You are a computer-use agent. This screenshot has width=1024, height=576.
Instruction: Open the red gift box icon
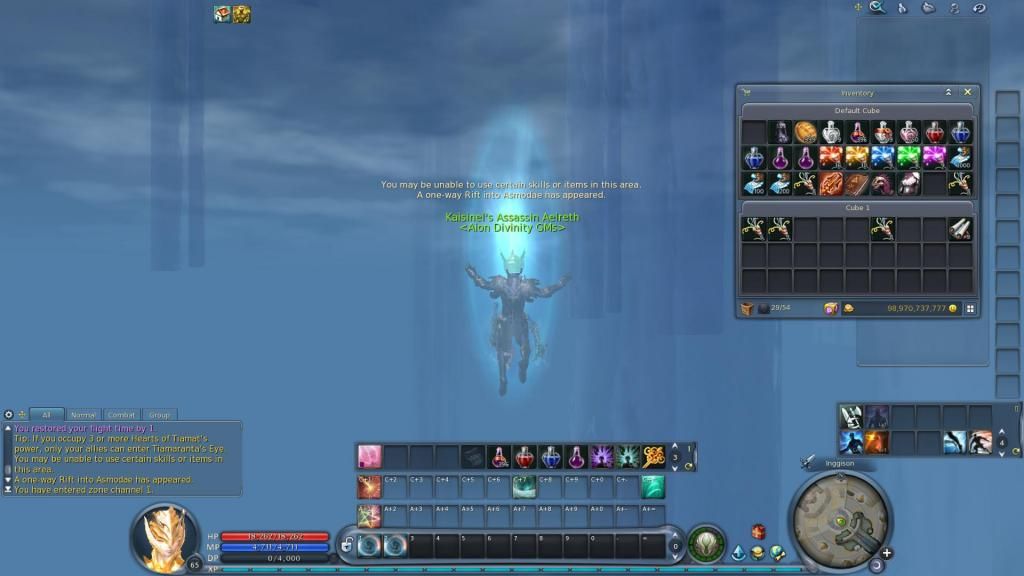[x=758, y=532]
